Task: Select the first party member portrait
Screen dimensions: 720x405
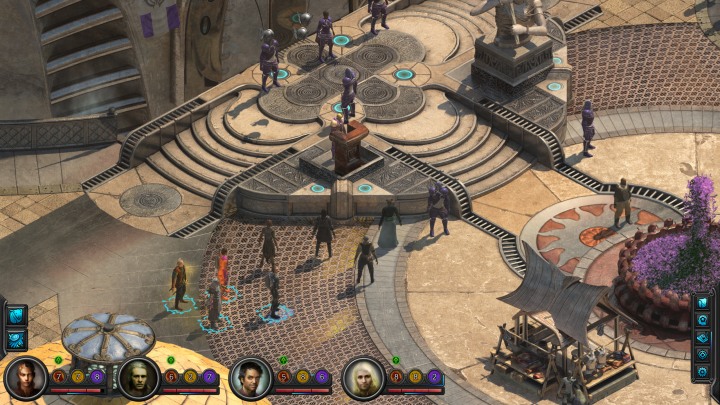Action: pos(24,378)
